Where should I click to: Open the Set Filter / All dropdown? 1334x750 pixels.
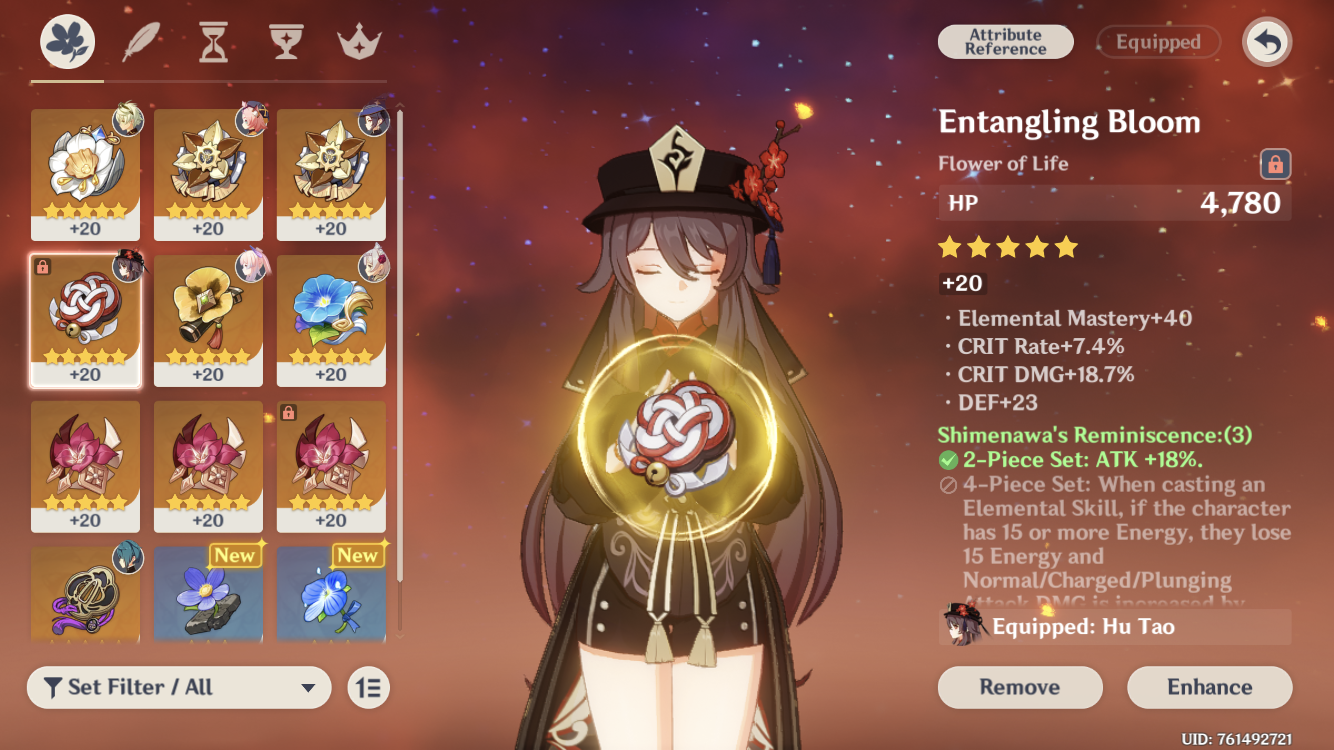(x=180, y=687)
